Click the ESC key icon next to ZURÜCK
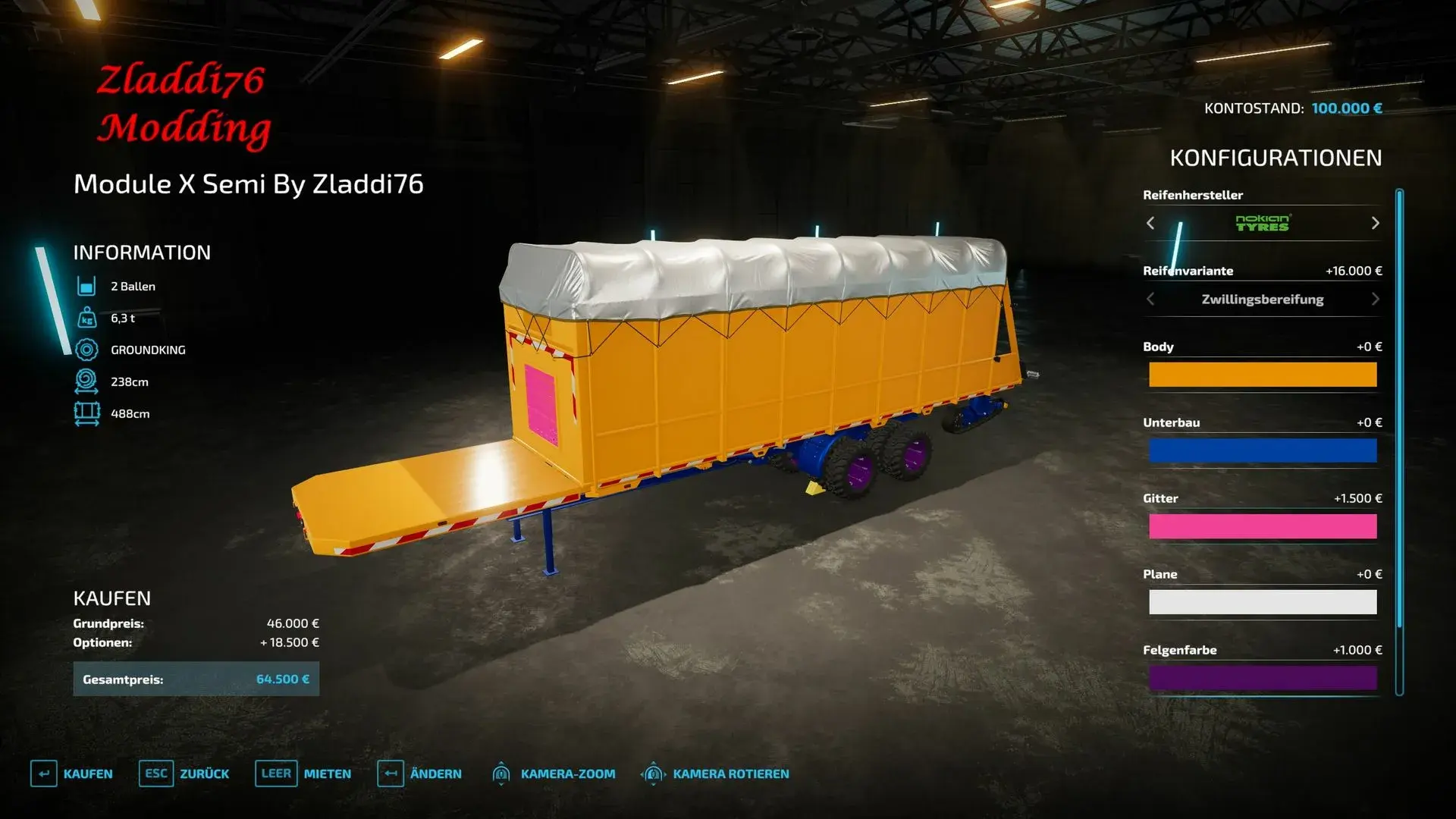 click(x=155, y=773)
